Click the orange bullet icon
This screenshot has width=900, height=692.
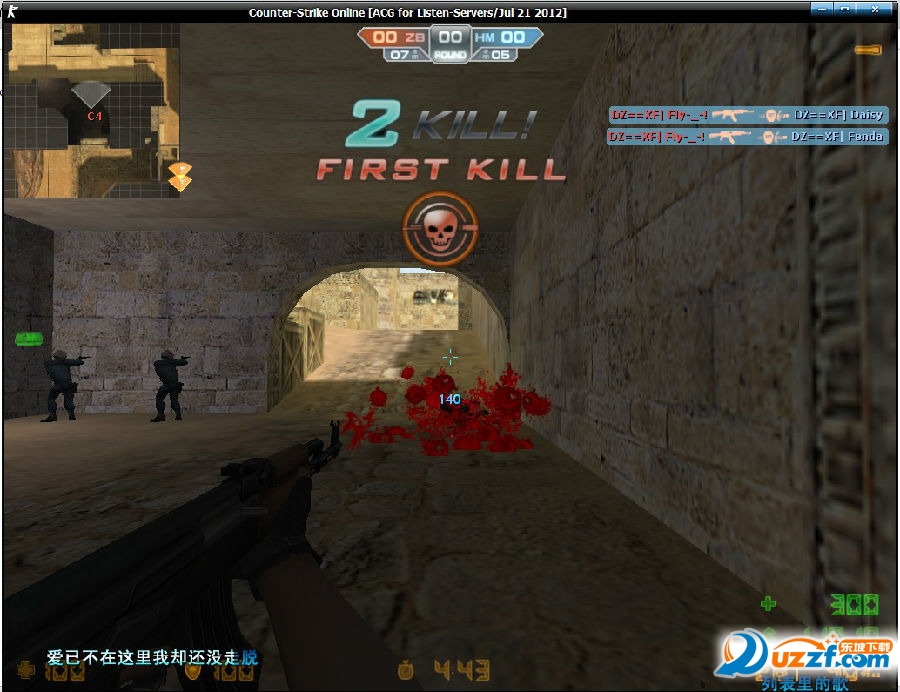pos(867,49)
